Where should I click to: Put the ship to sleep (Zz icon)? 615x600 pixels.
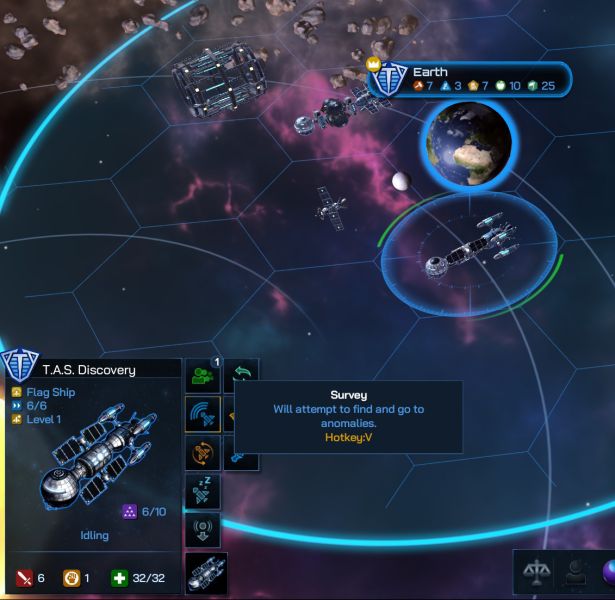pyautogui.click(x=203, y=490)
